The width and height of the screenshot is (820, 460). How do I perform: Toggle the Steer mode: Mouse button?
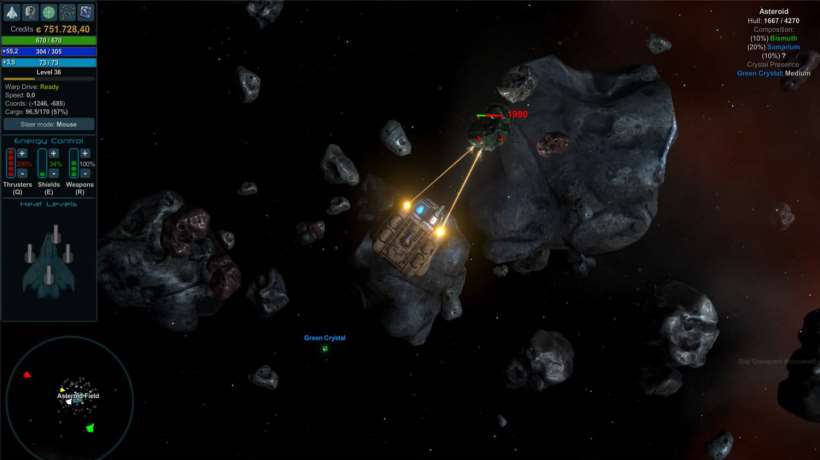pyautogui.click(x=48, y=124)
